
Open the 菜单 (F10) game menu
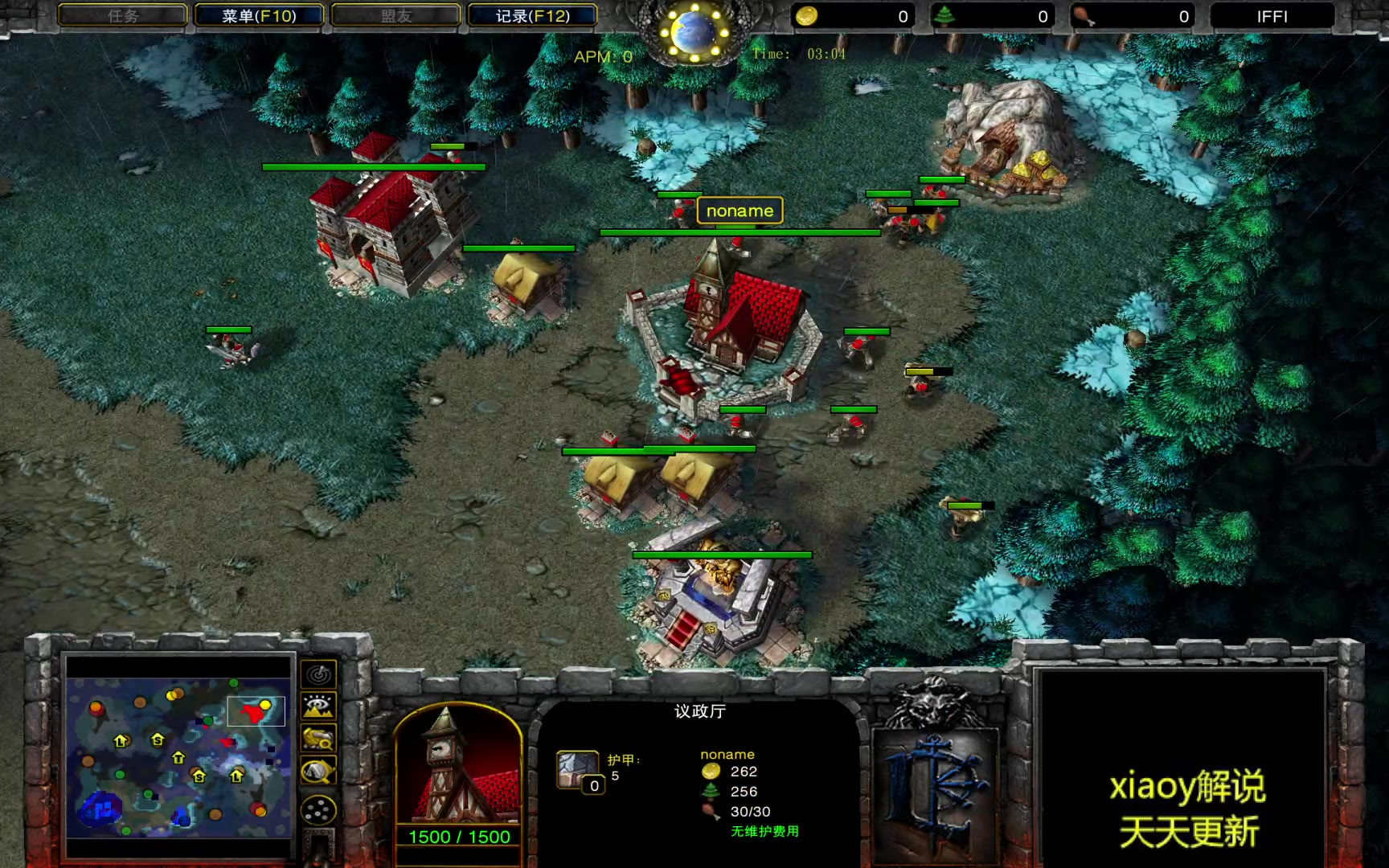tap(259, 16)
